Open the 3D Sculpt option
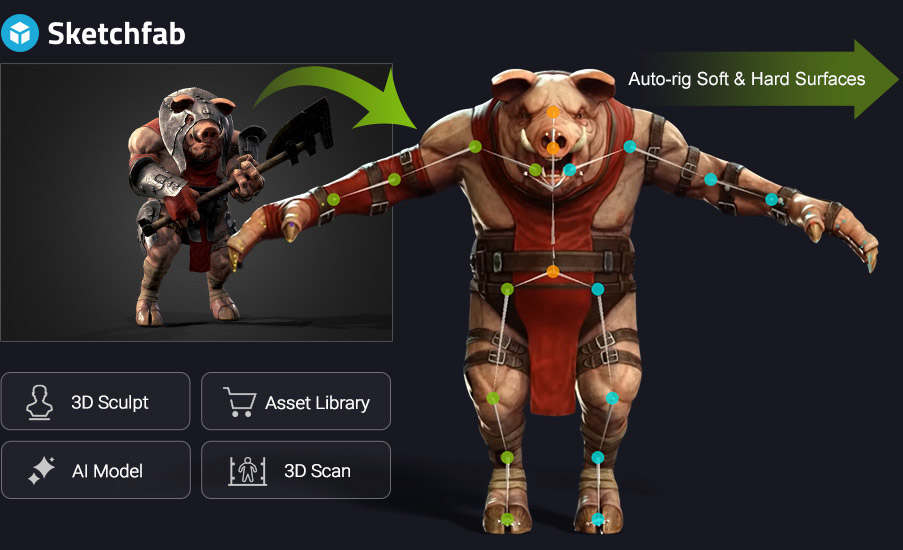The image size is (903, 550). 96,402
